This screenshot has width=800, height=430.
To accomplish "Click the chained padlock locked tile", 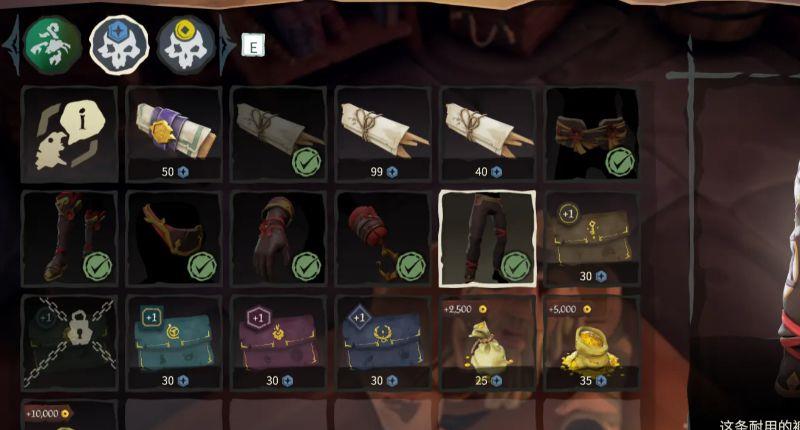I will coord(69,342).
